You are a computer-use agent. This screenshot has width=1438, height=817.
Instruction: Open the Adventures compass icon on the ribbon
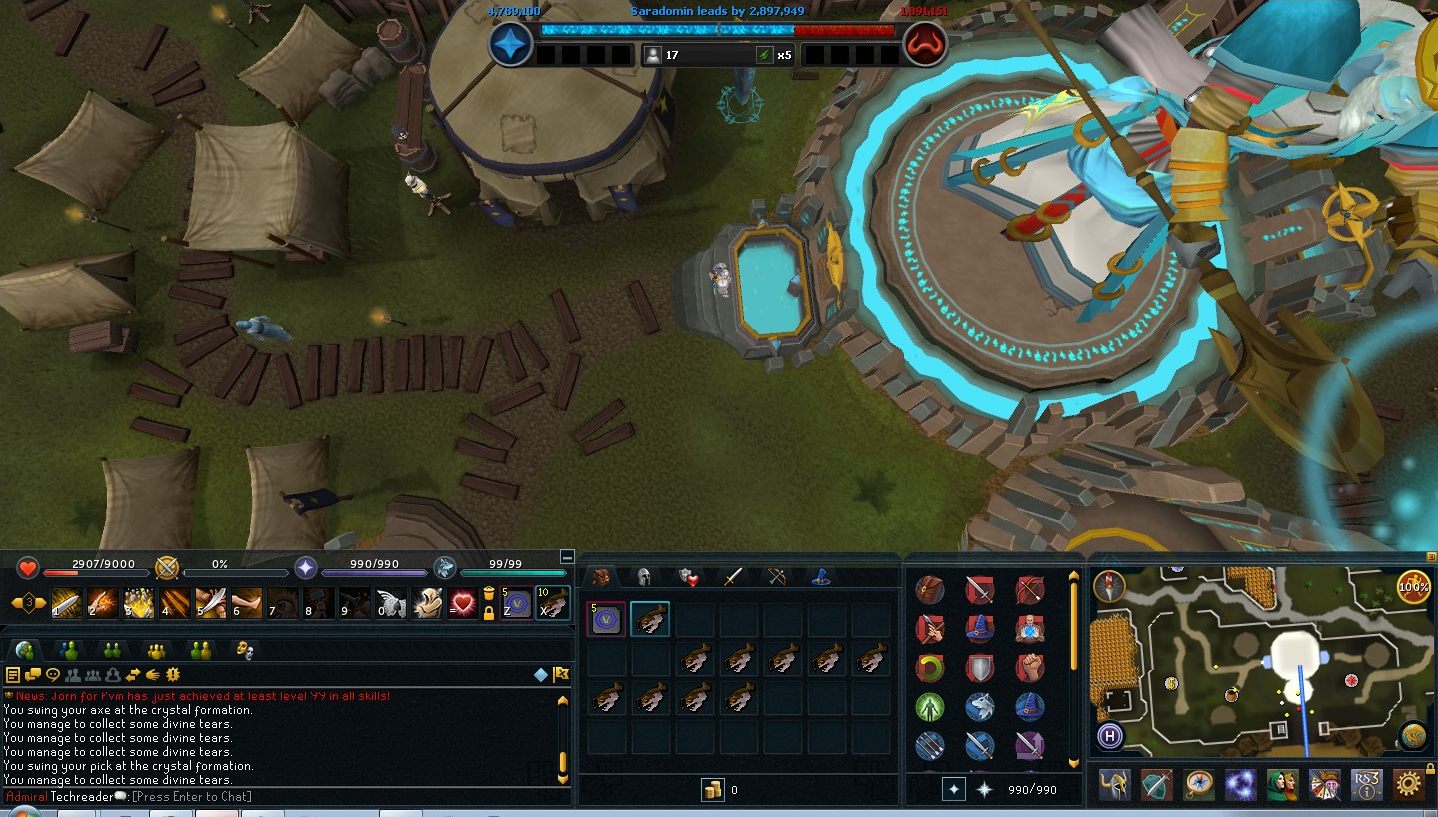pyautogui.click(x=1197, y=784)
